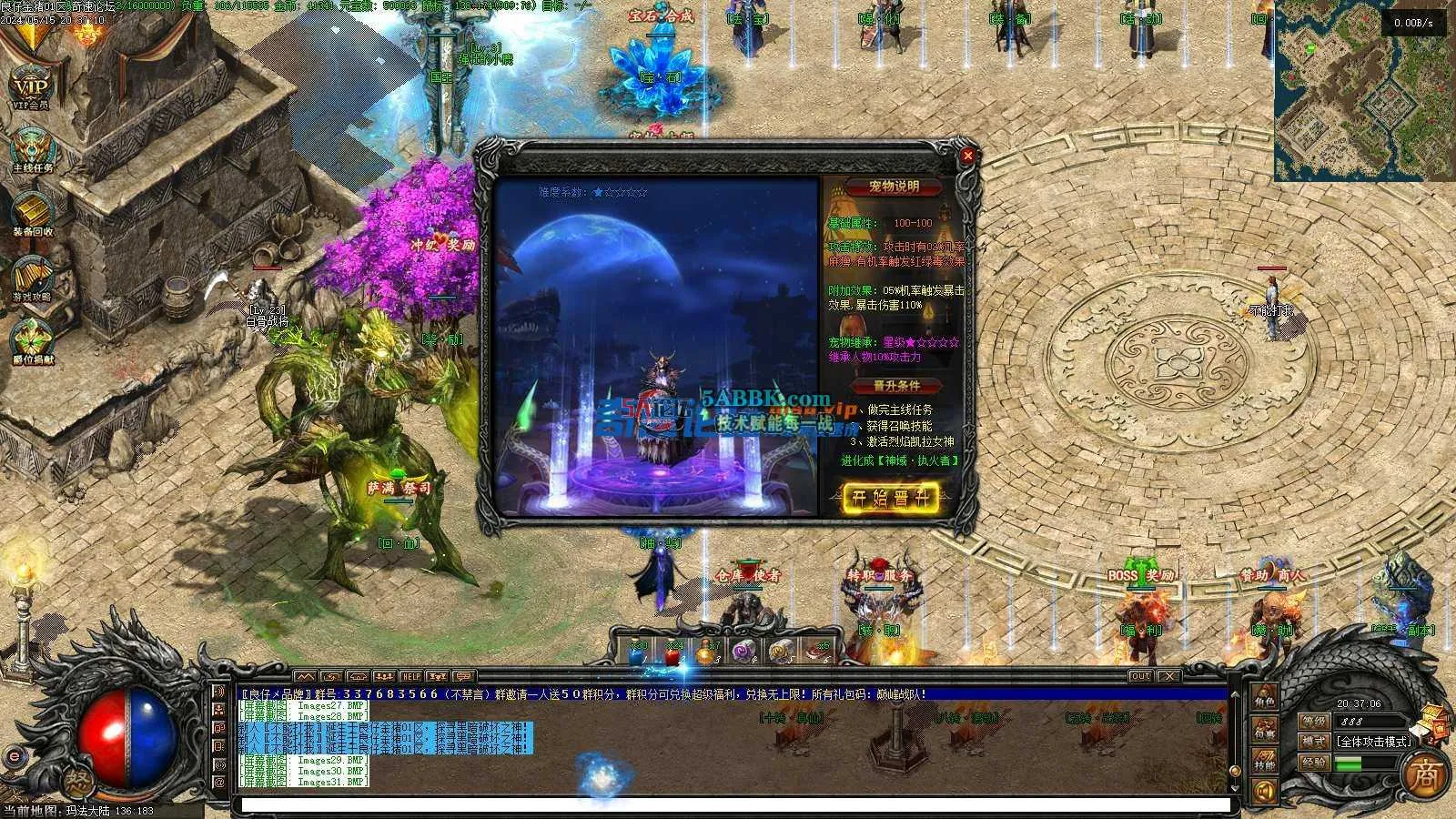Image resolution: width=1456 pixels, height=819 pixels.
Task: Close the pet description window
Action: 967,156
